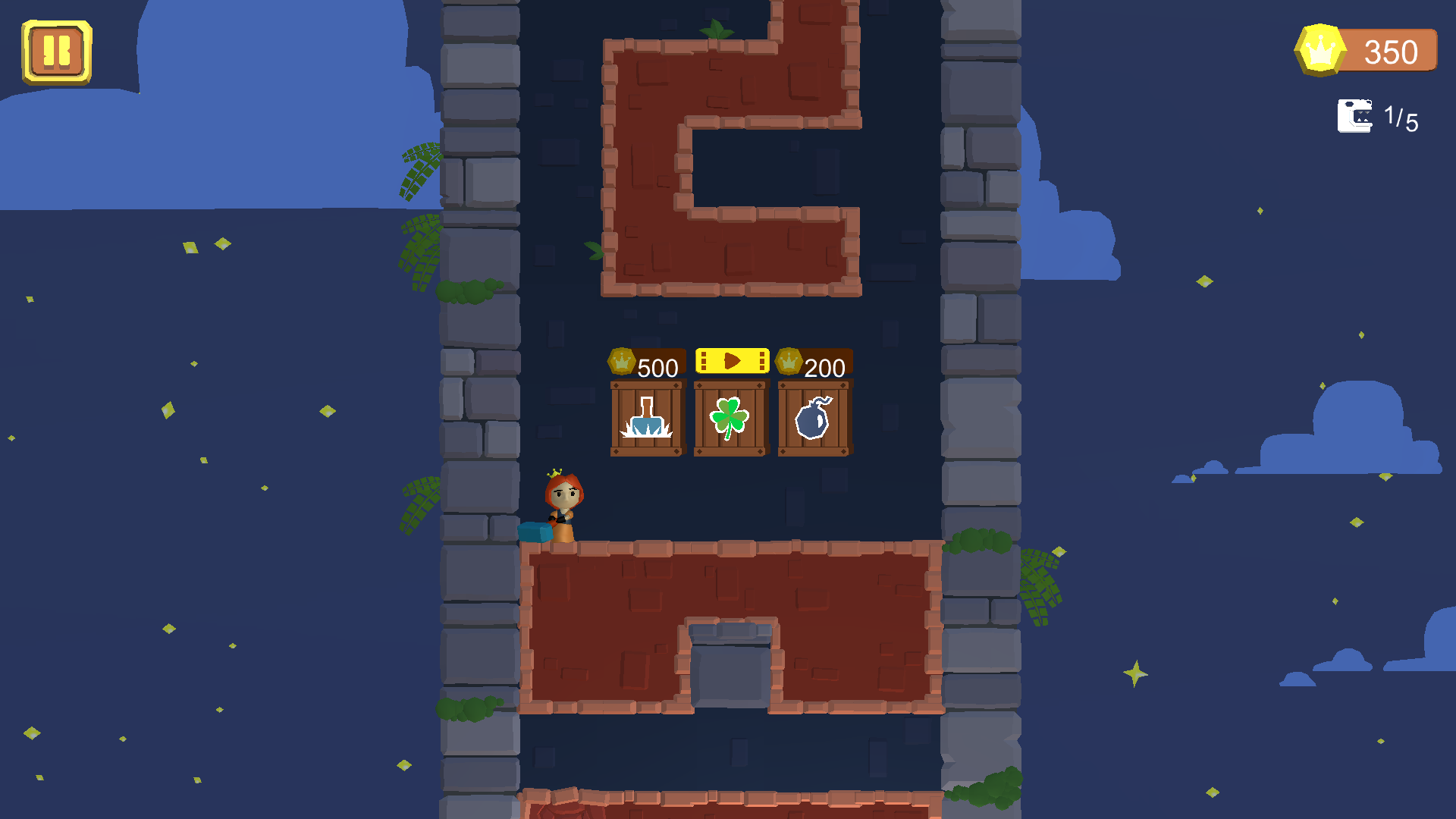Click the 200 coin price label
Image resolution: width=1456 pixels, height=819 pixels.
[824, 368]
